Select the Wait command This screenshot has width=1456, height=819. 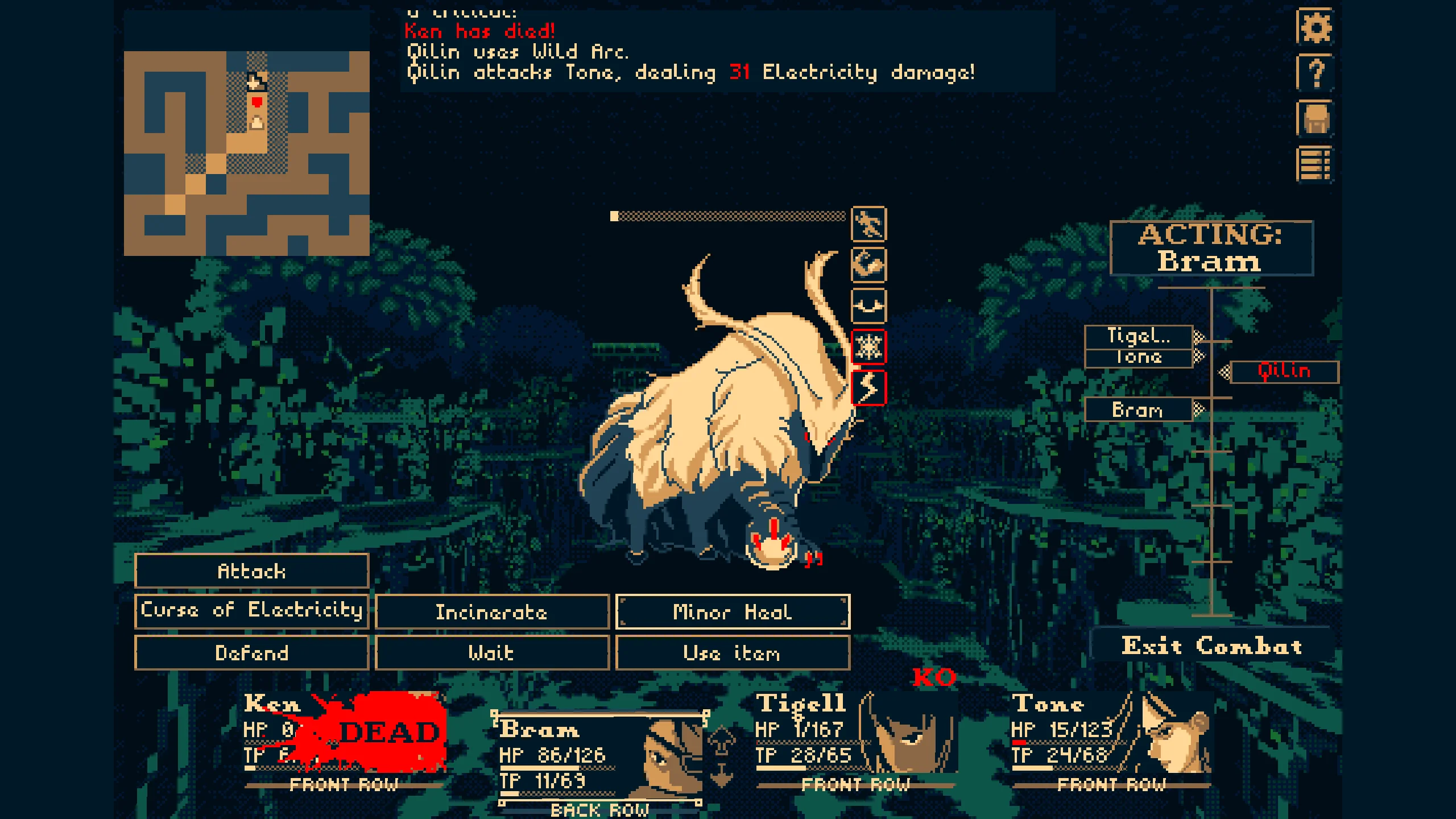tap(492, 652)
